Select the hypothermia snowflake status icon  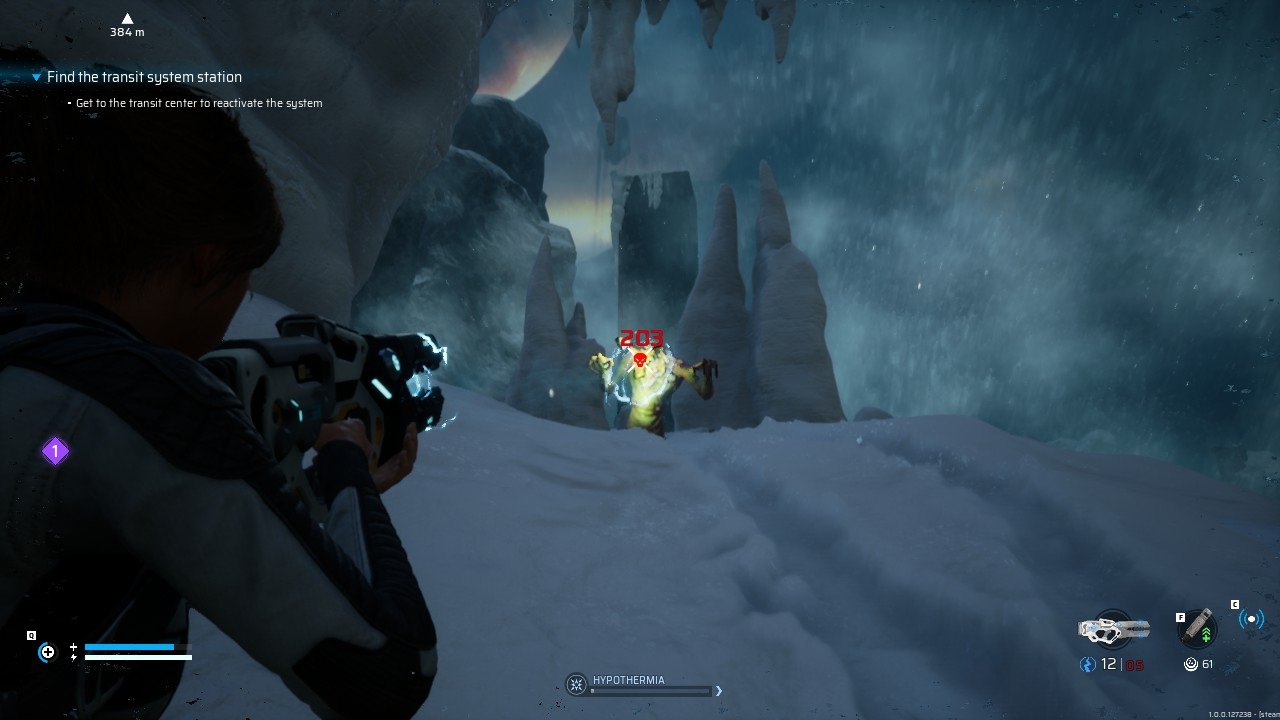click(576, 684)
